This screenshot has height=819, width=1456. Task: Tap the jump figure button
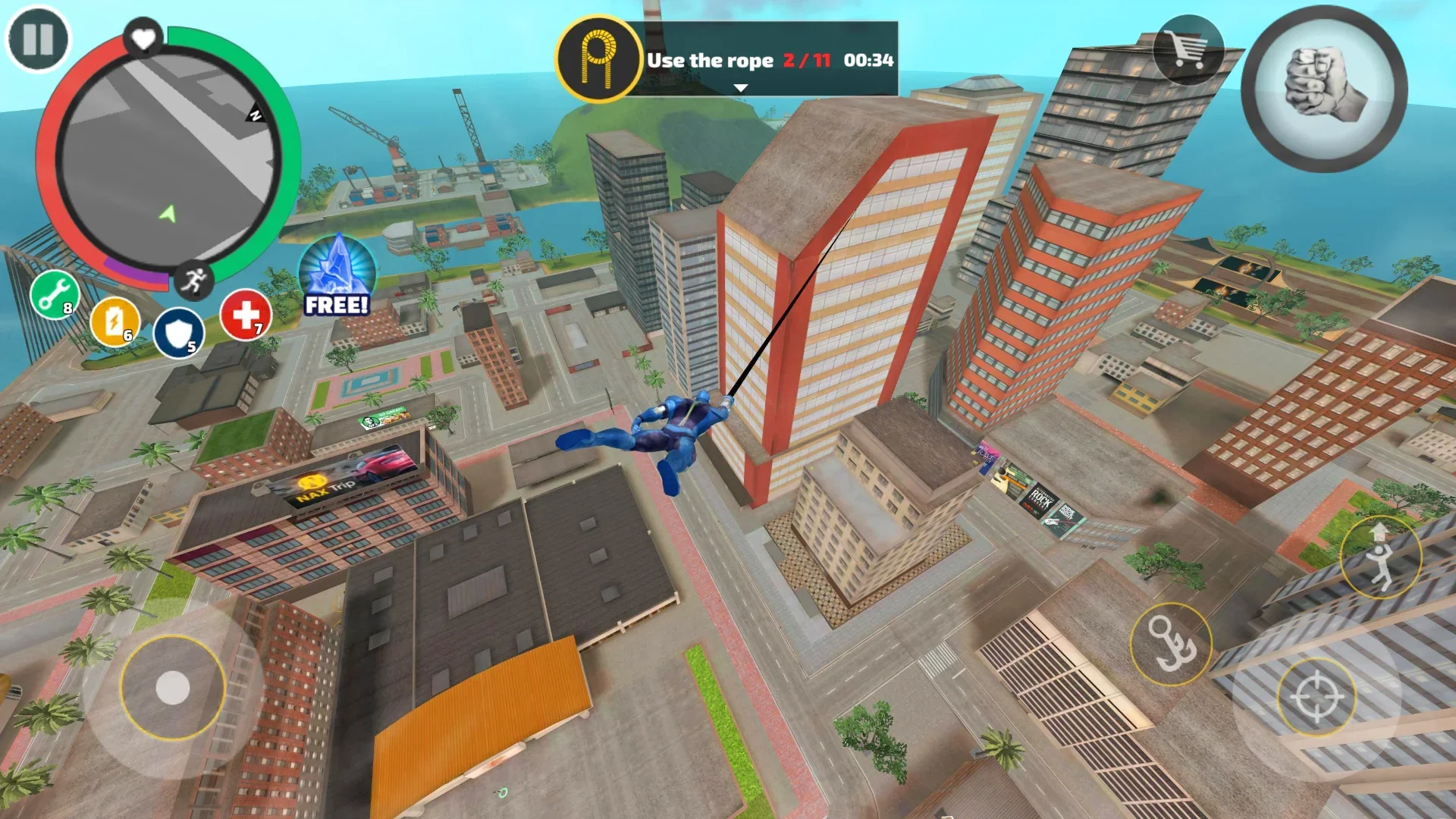pos(1379,558)
